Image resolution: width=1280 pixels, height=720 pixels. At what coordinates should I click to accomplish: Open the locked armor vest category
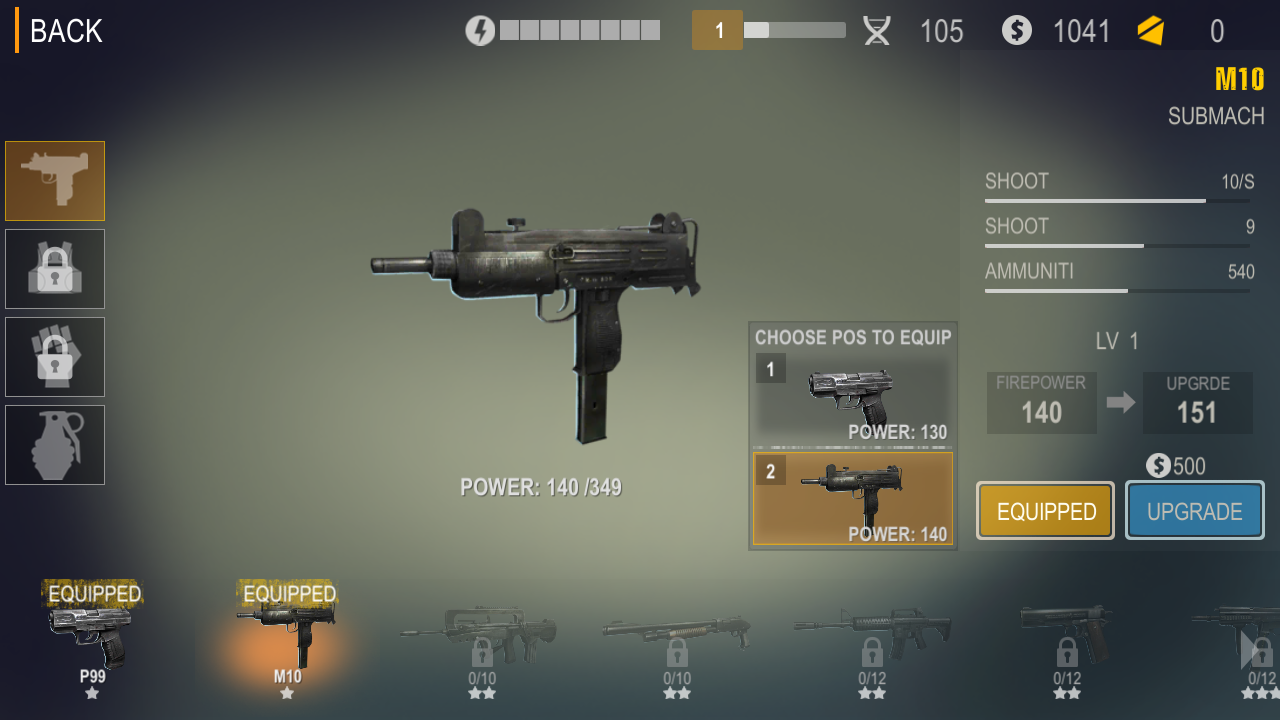[x=55, y=269]
